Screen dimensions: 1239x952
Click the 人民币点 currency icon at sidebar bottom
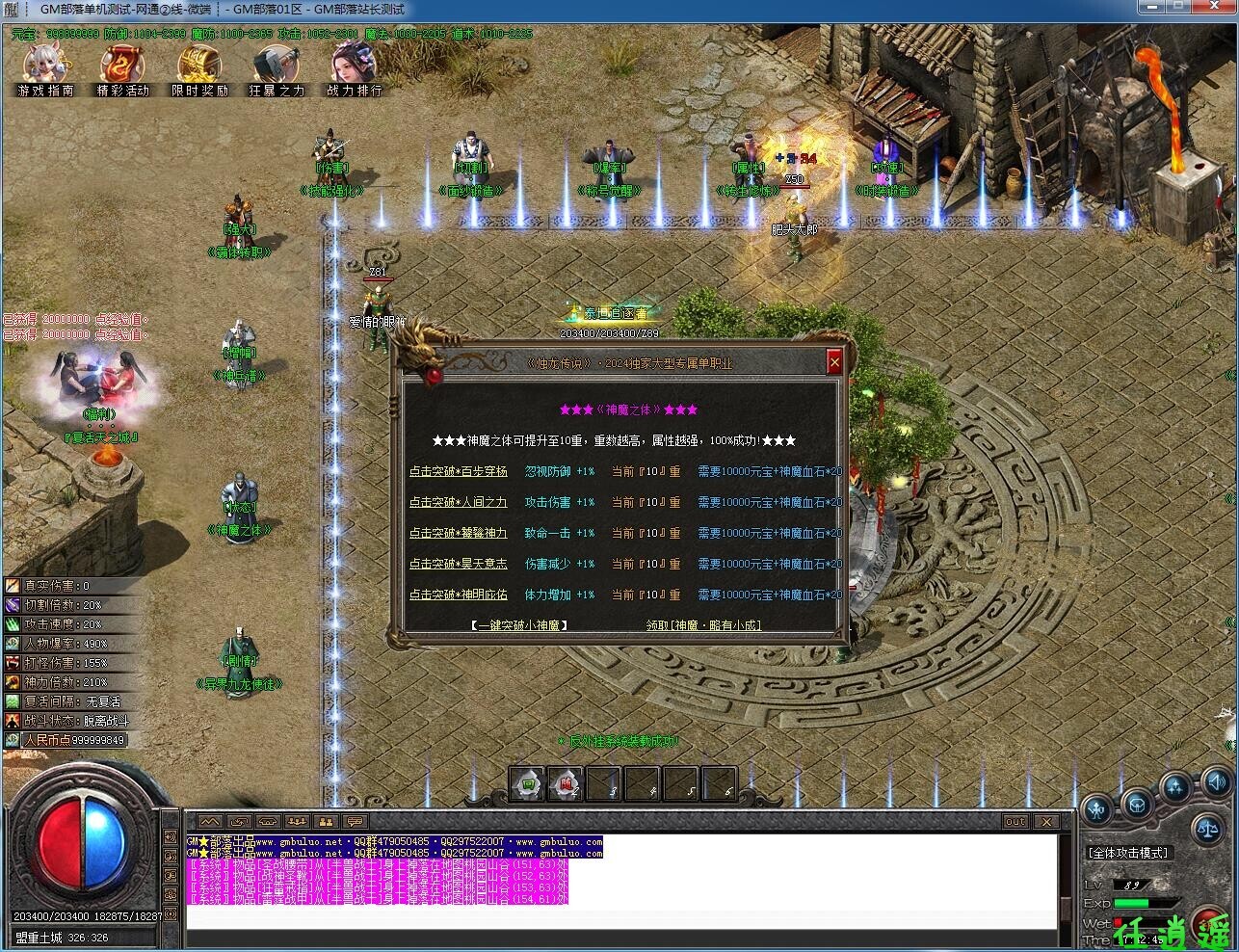click(13, 739)
